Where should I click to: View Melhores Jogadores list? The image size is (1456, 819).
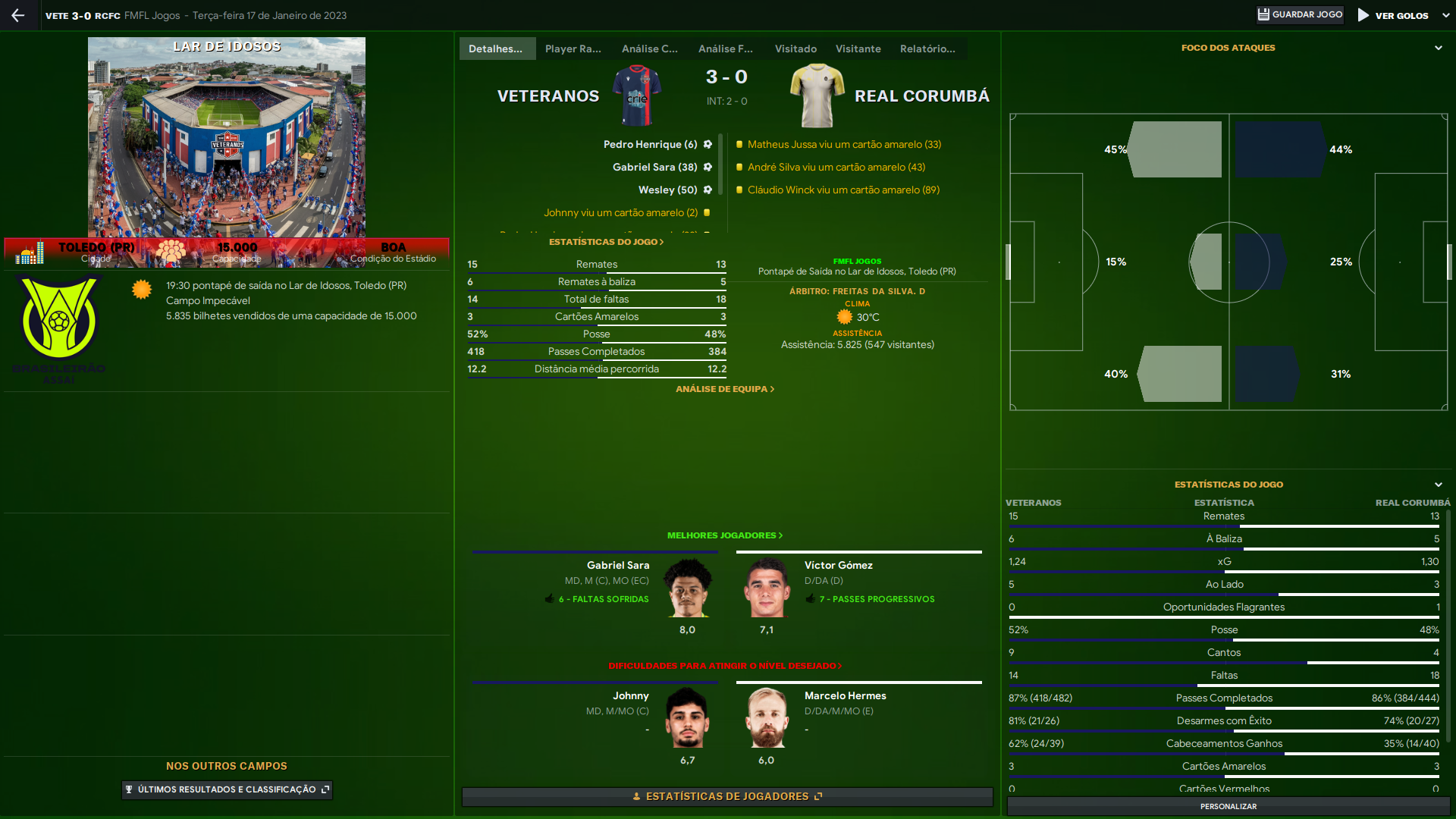tap(724, 535)
